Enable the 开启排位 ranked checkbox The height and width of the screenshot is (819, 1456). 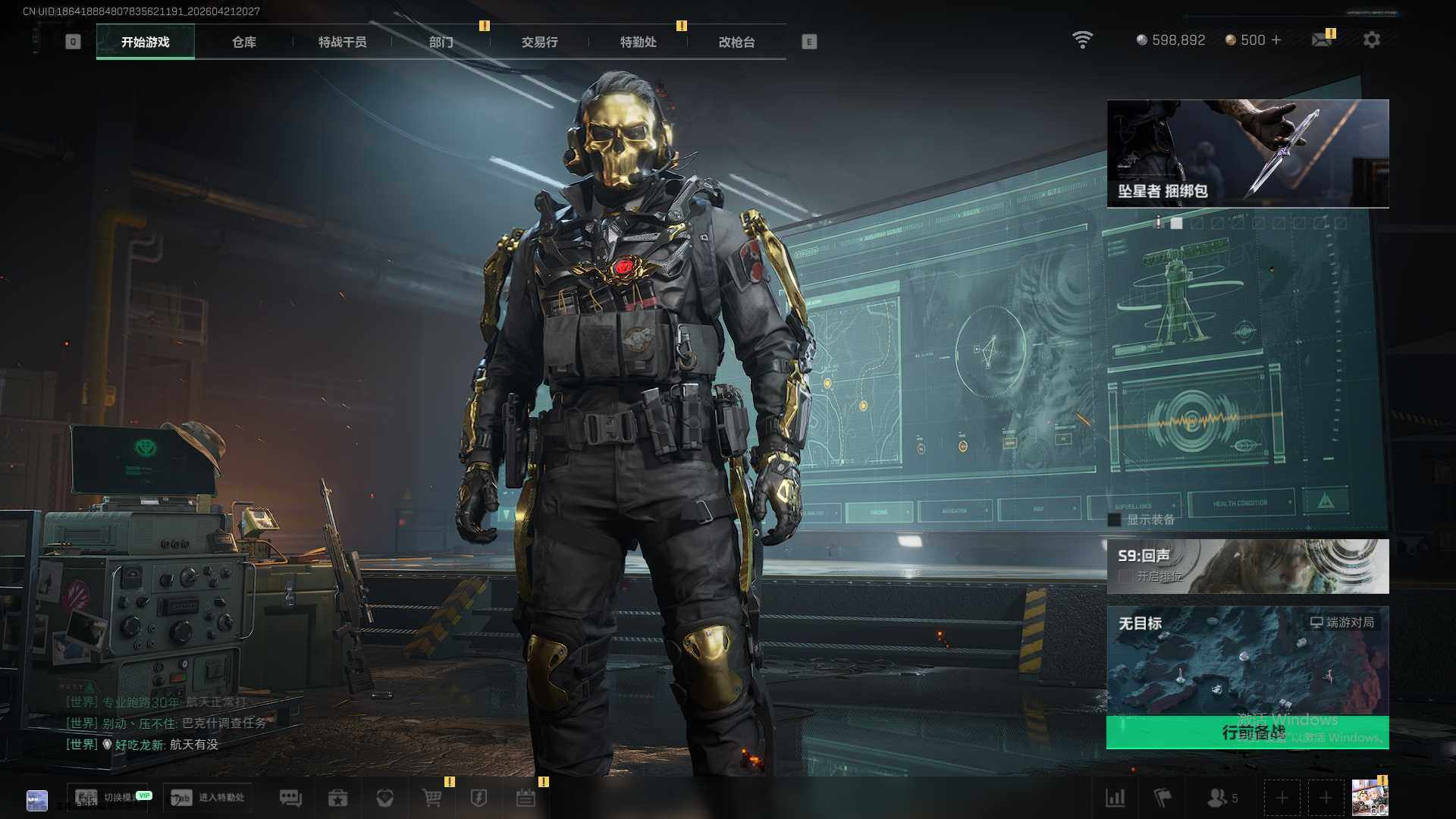click(x=1126, y=577)
